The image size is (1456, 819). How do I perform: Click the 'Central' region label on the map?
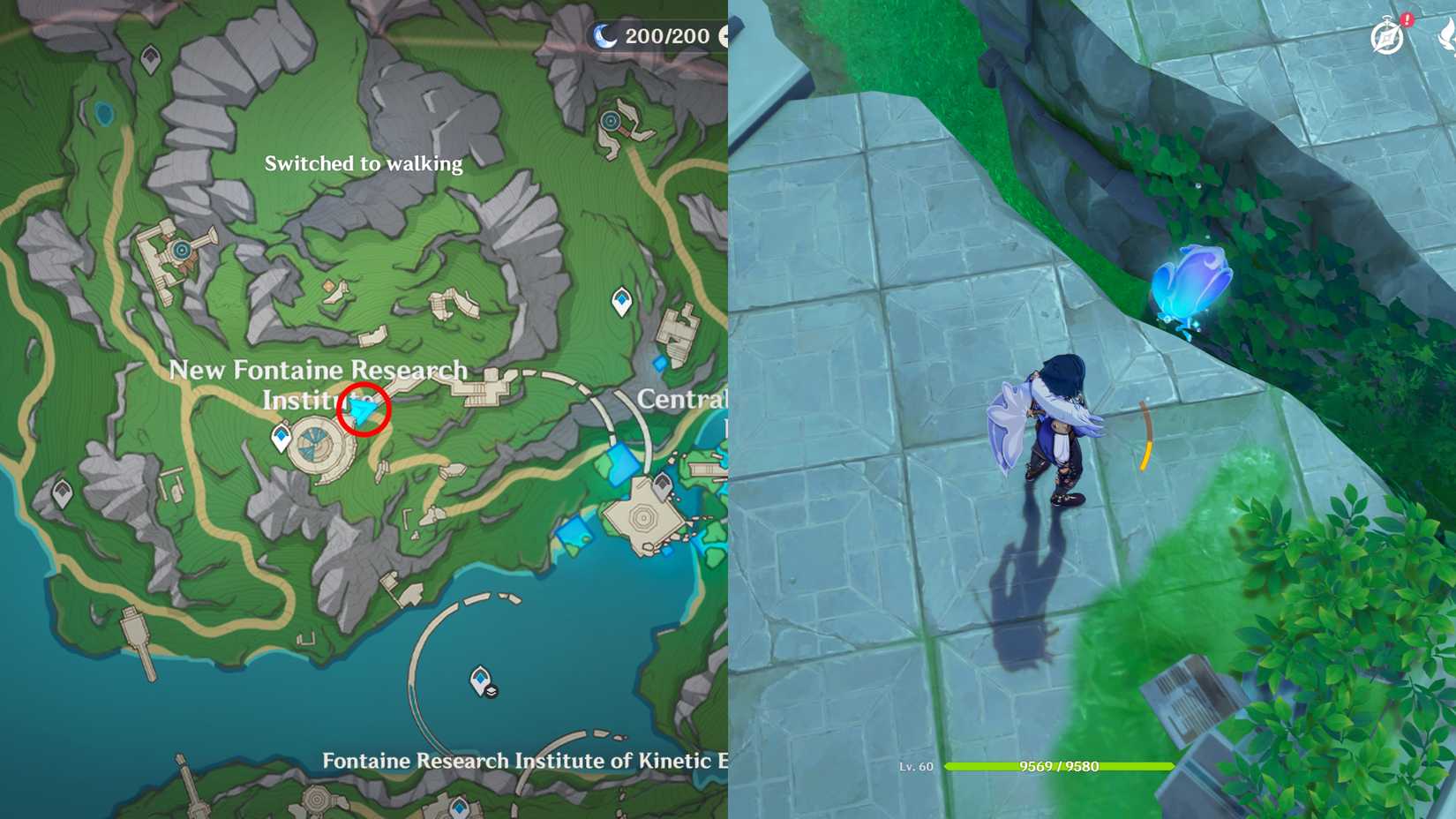[683, 399]
